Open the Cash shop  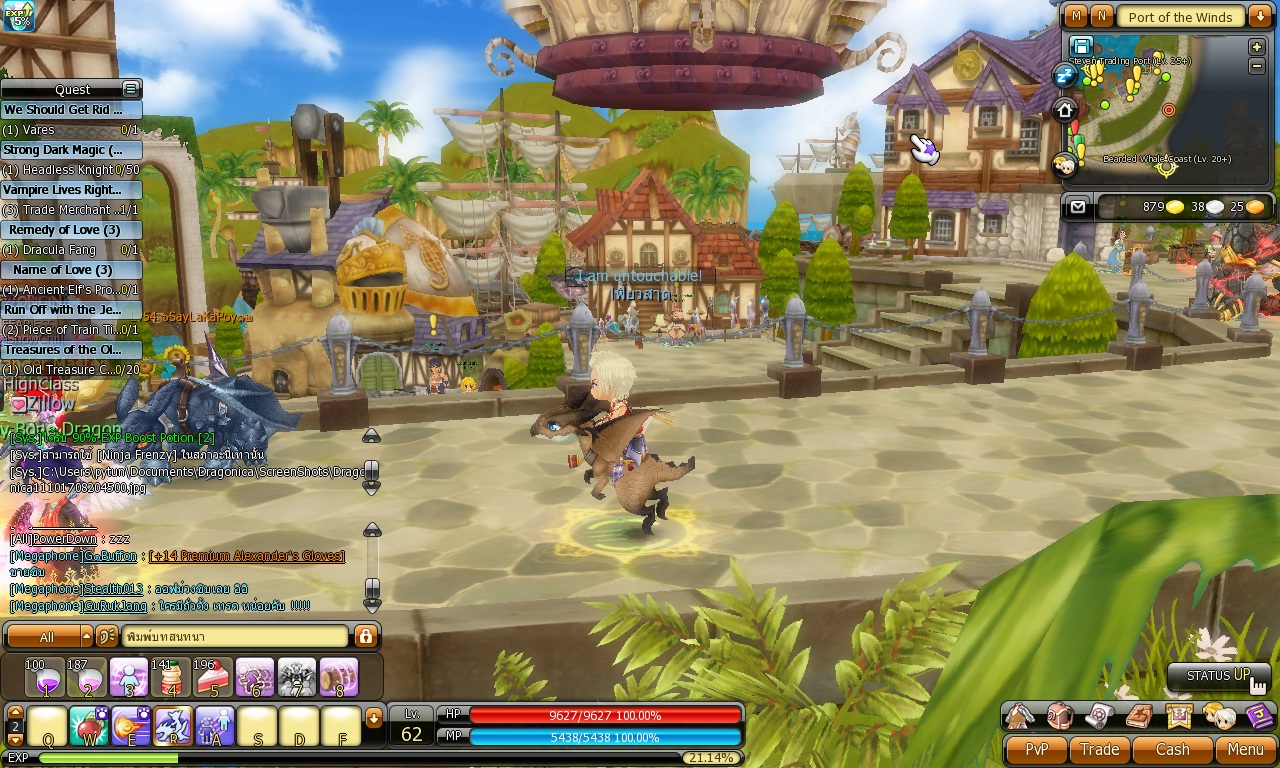pyautogui.click(x=1172, y=749)
